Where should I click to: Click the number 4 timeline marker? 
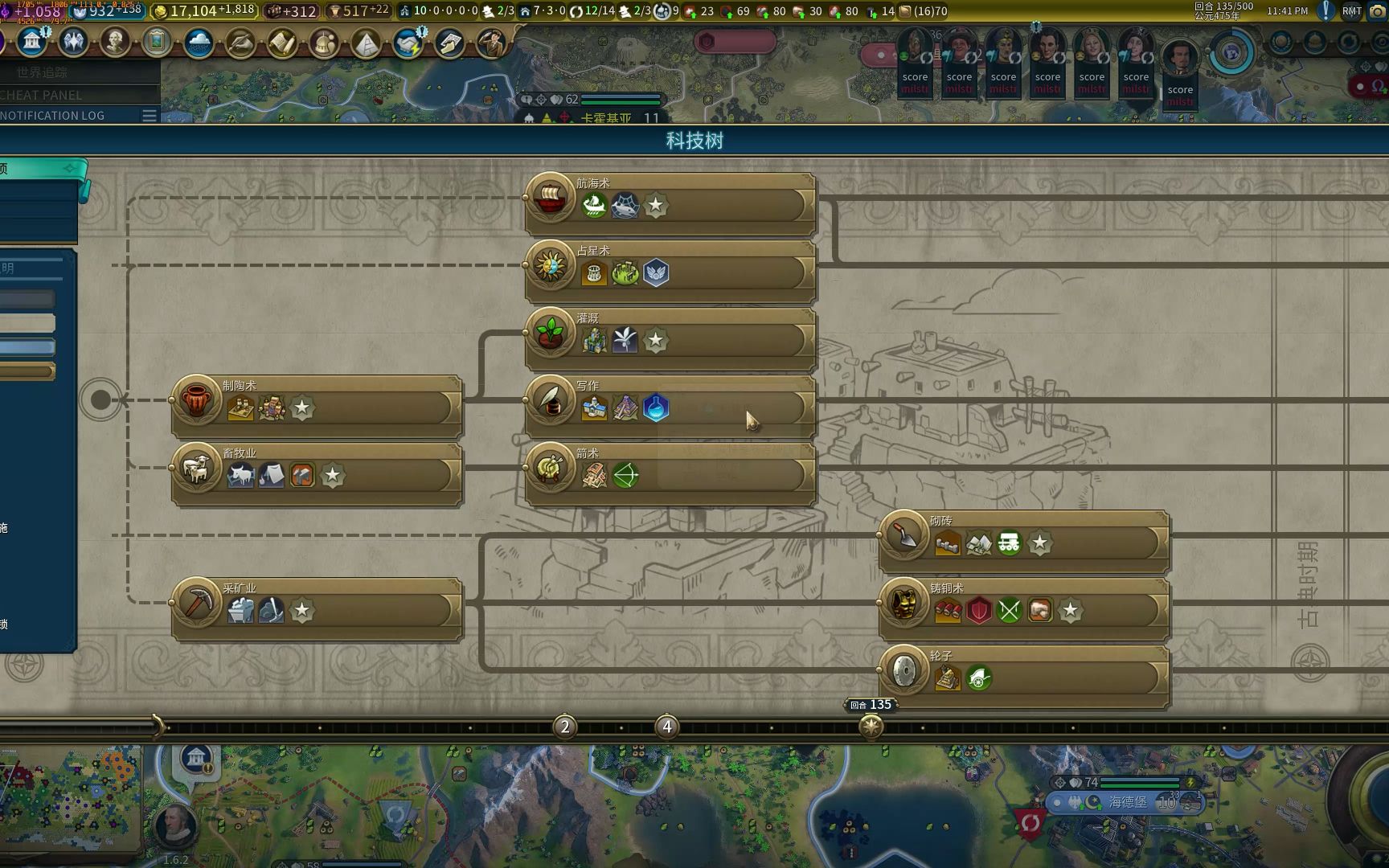coord(666,727)
